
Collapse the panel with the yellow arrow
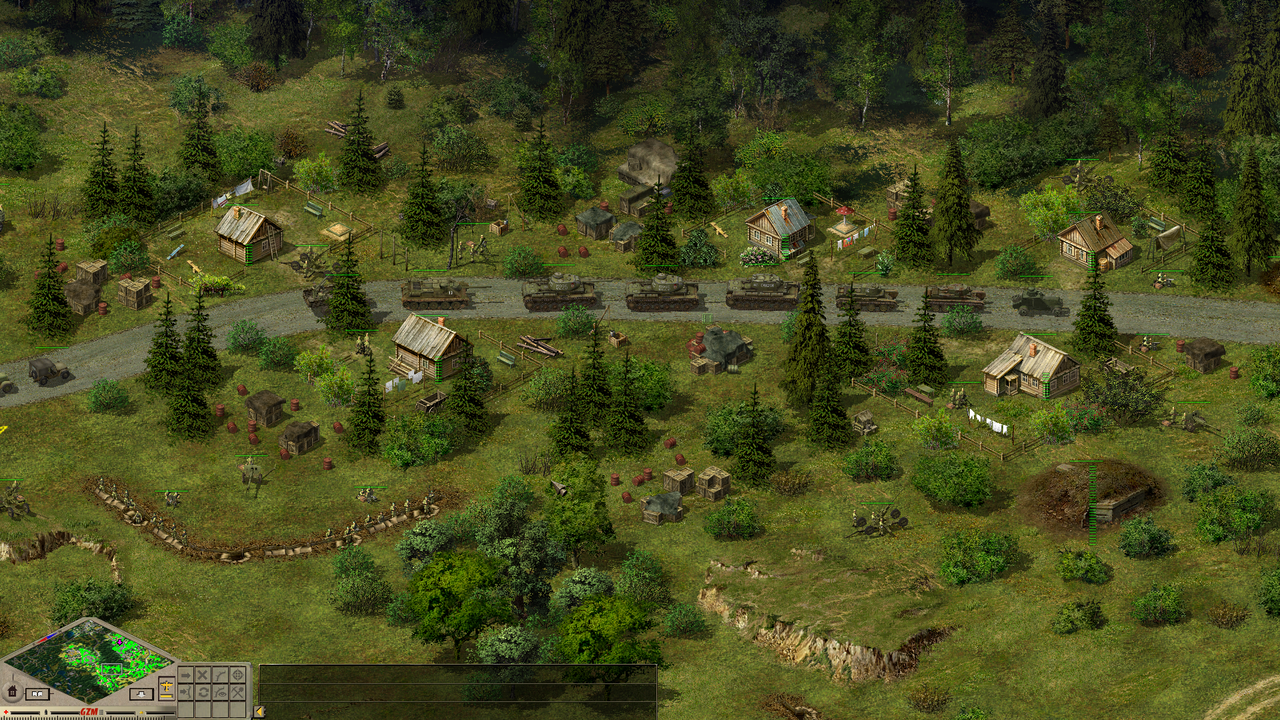pyautogui.click(x=259, y=711)
